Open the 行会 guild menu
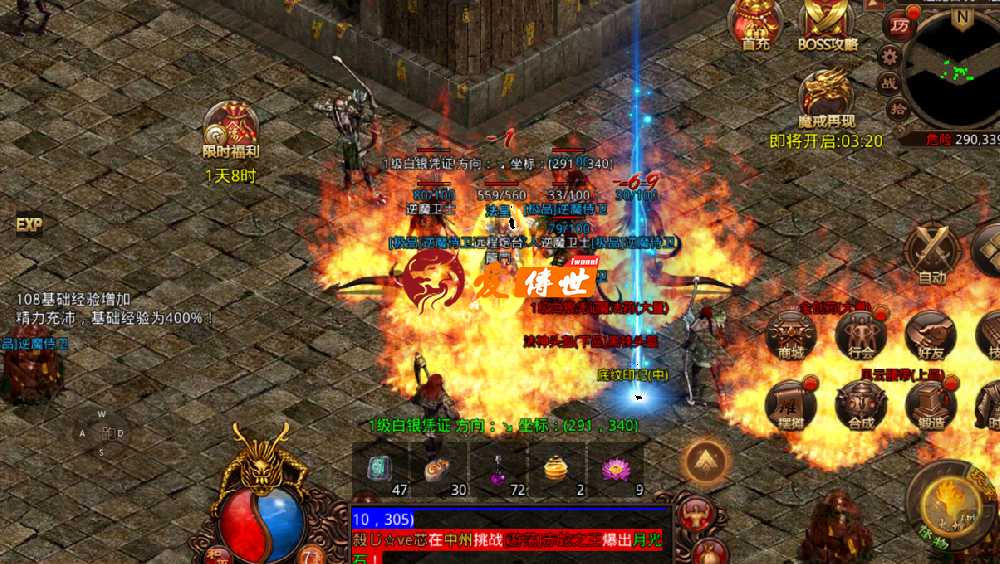 point(861,333)
